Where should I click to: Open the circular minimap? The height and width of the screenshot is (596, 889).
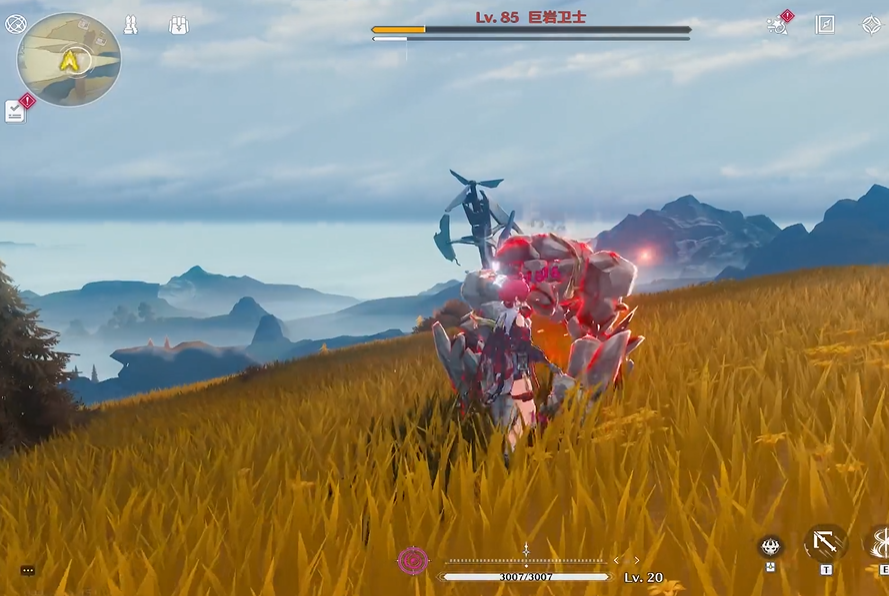(x=68, y=59)
